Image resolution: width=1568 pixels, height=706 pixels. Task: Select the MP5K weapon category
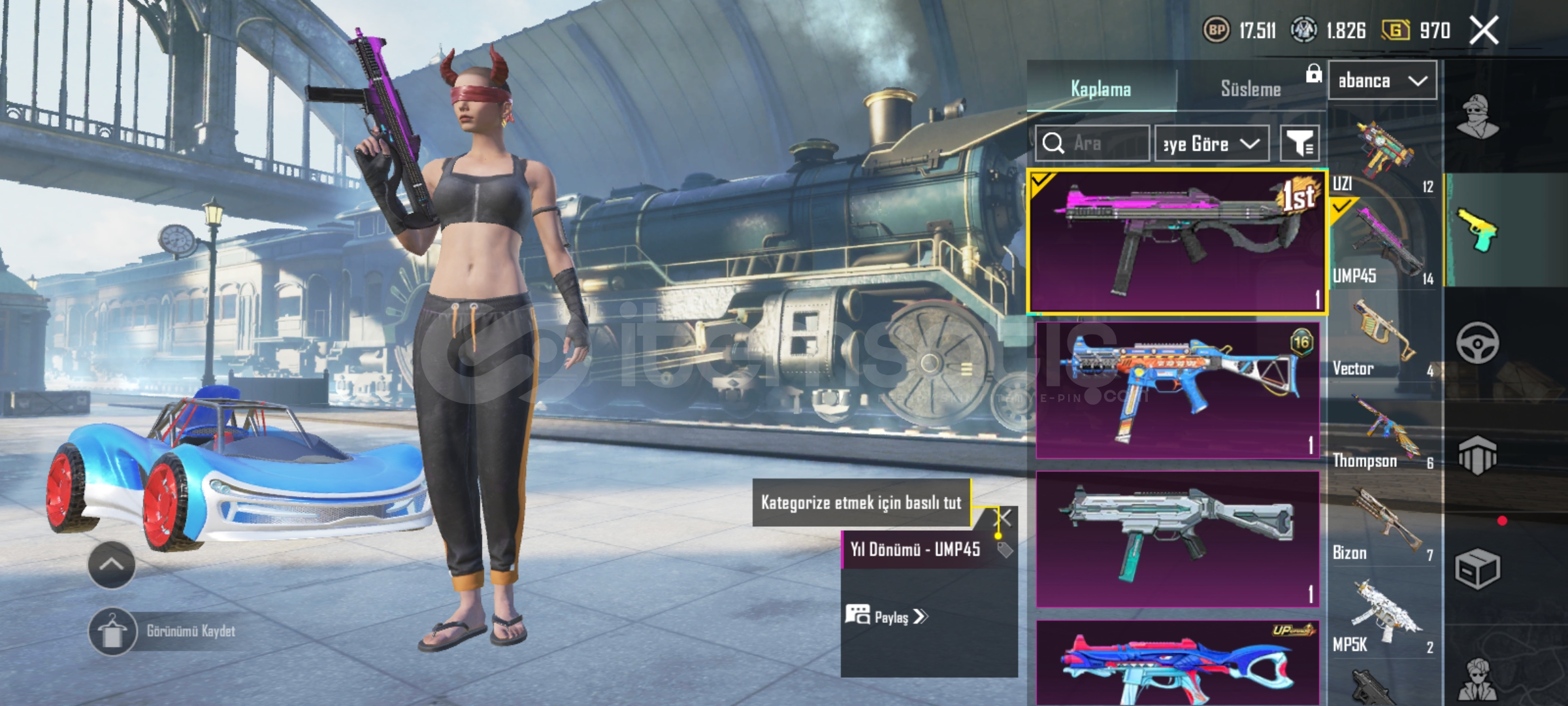1382,616
